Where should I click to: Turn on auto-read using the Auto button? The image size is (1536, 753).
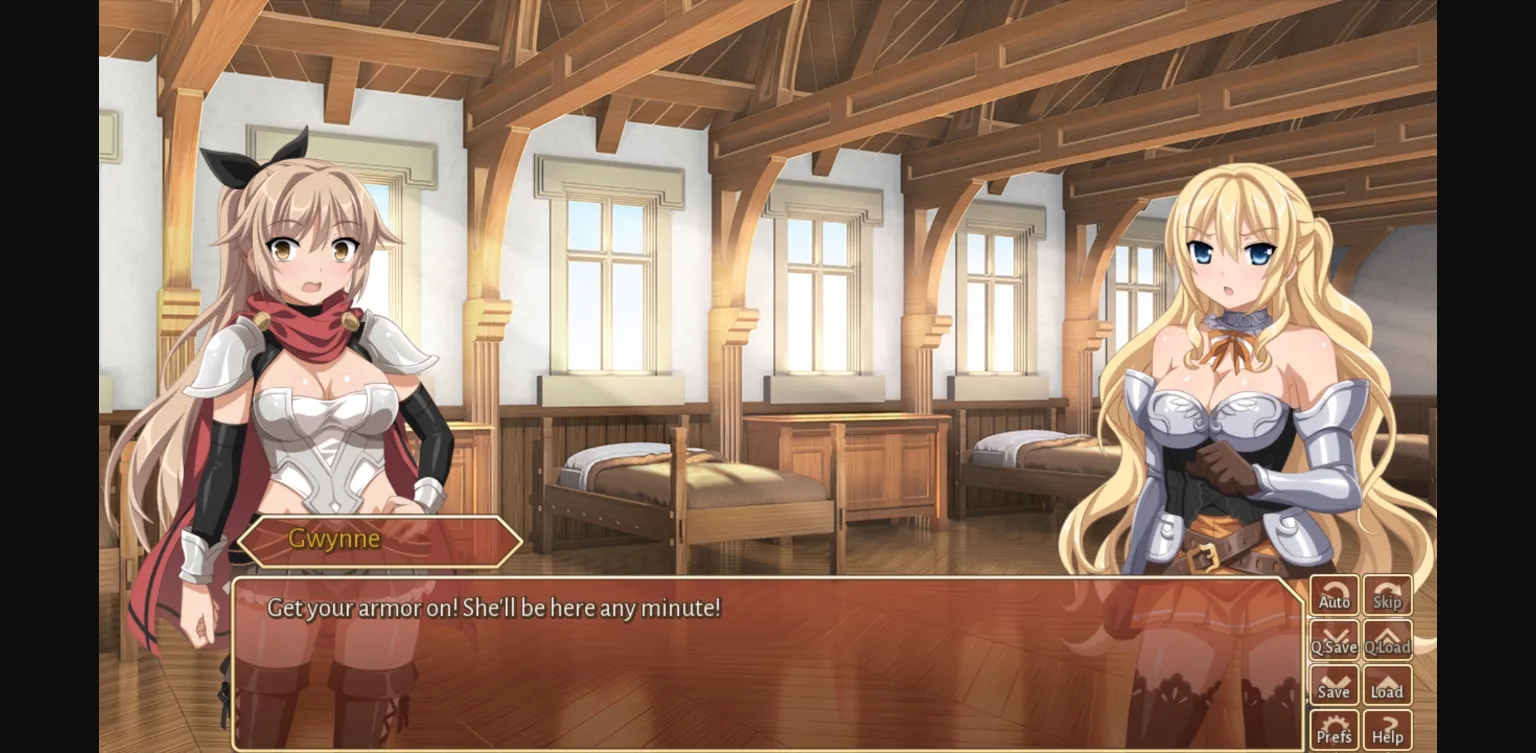[x=1334, y=596]
